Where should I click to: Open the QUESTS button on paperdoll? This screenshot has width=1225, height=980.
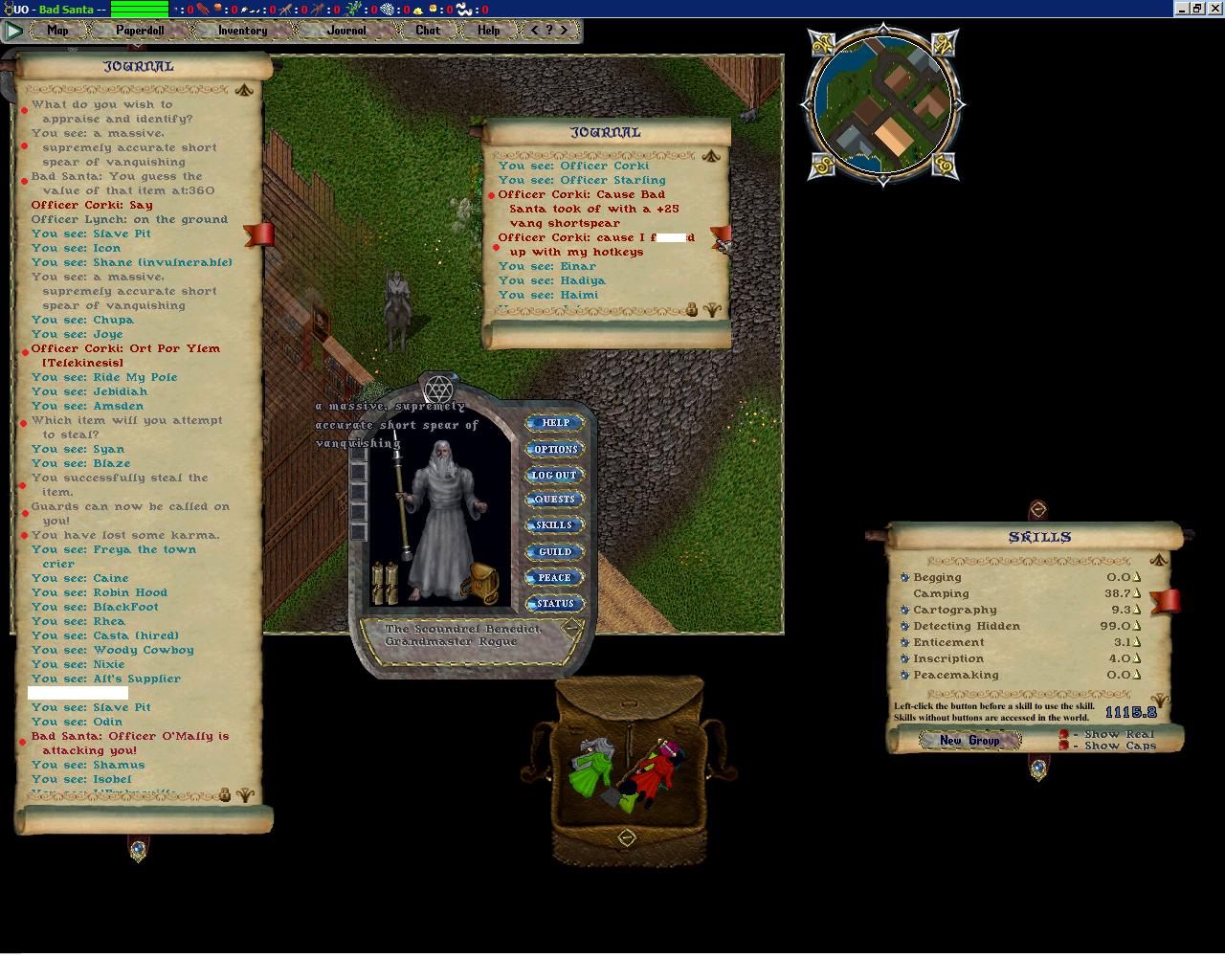pyautogui.click(x=555, y=500)
